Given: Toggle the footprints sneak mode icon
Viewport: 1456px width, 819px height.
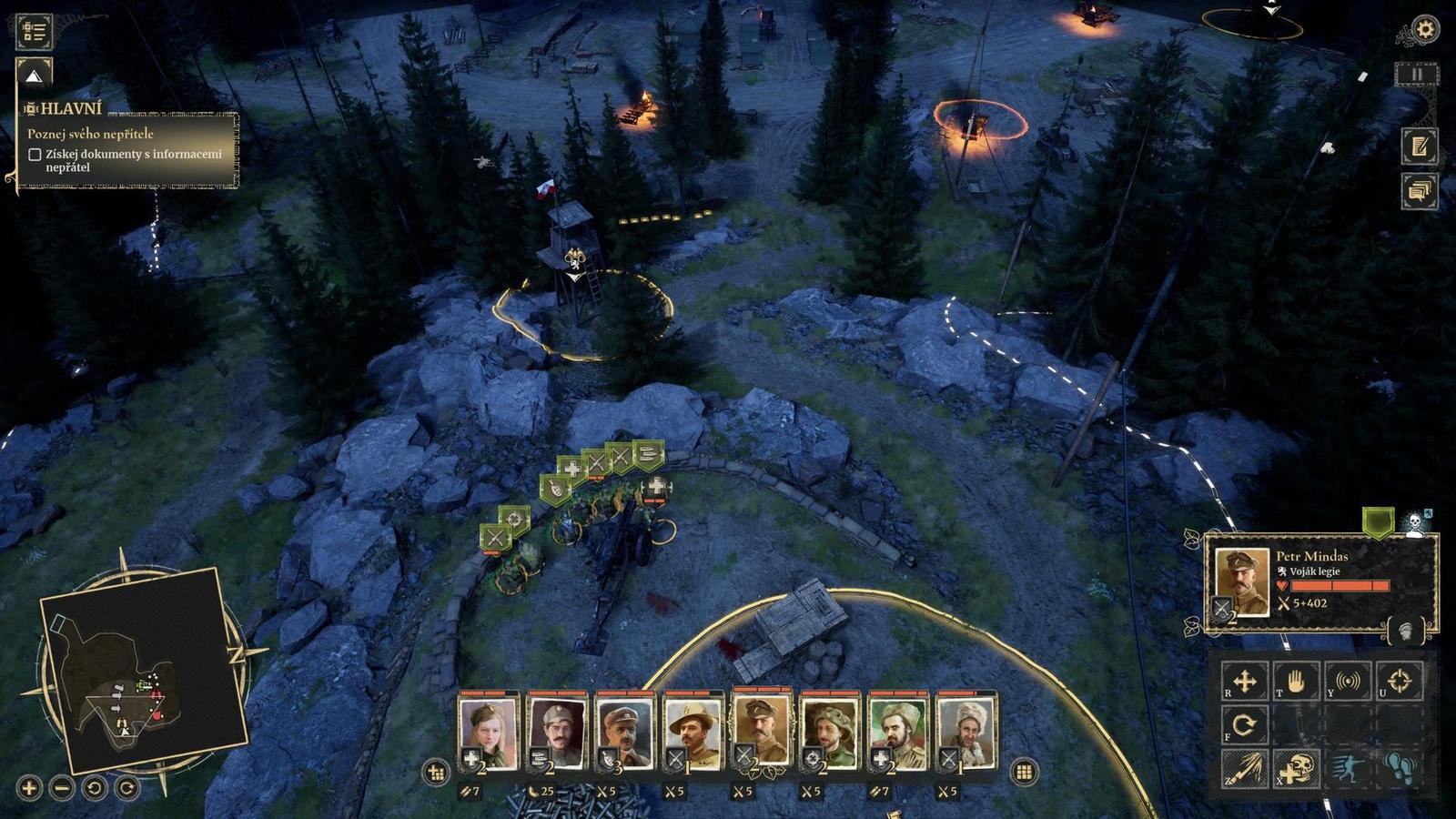Looking at the screenshot, I should [x=1400, y=769].
